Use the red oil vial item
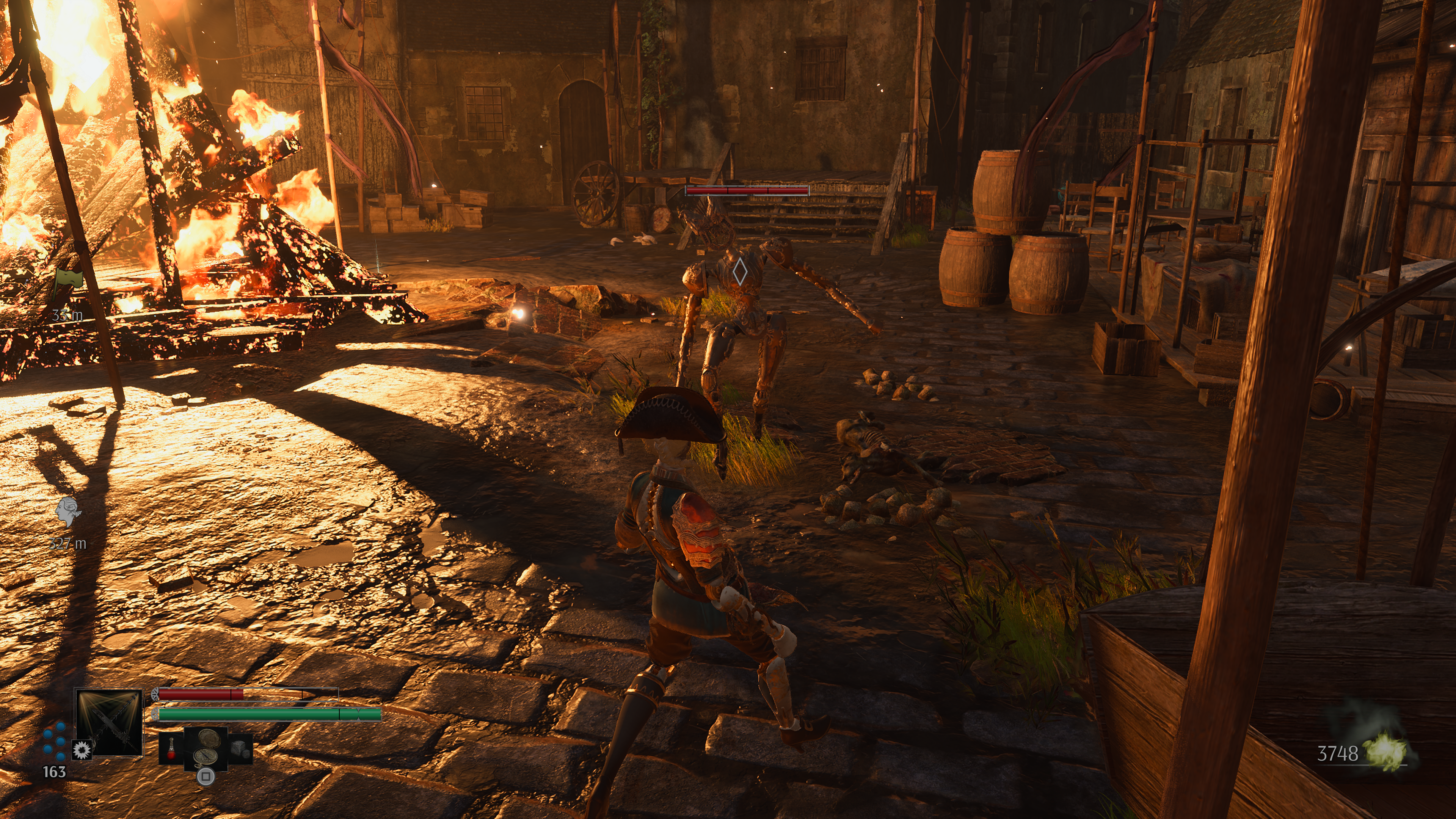 coord(171,748)
